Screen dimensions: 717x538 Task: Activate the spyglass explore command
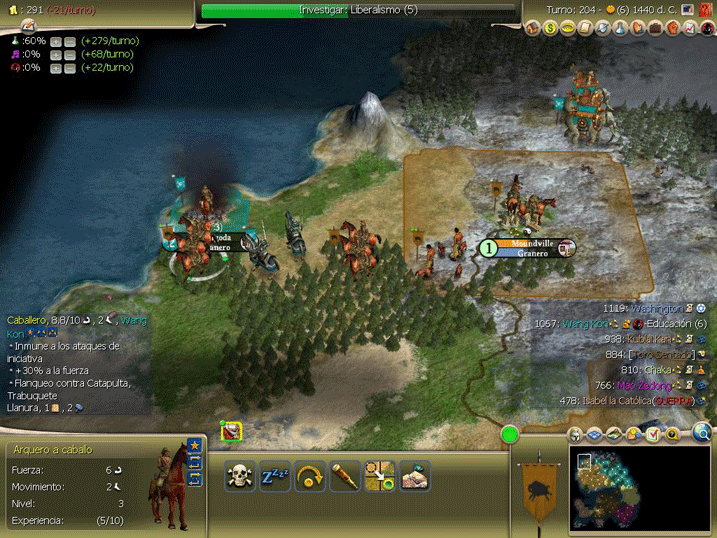(345, 475)
